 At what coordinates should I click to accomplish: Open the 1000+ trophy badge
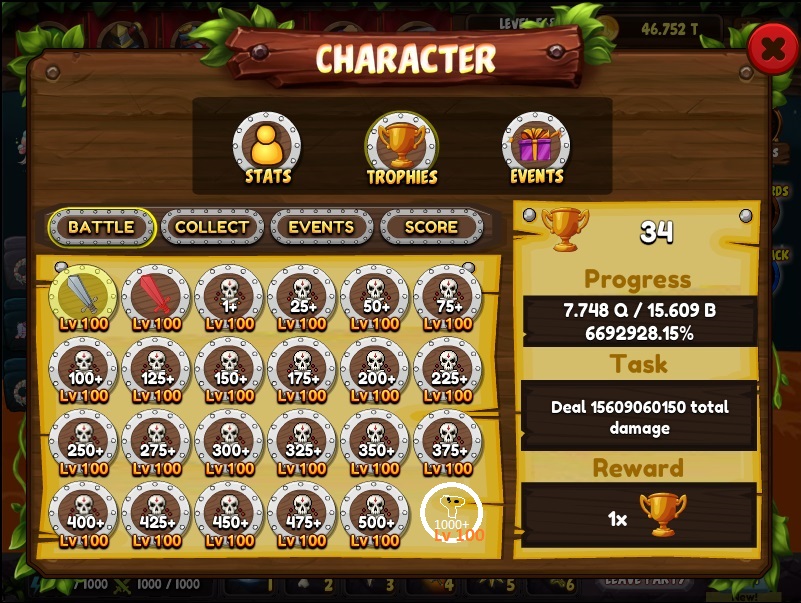451,513
